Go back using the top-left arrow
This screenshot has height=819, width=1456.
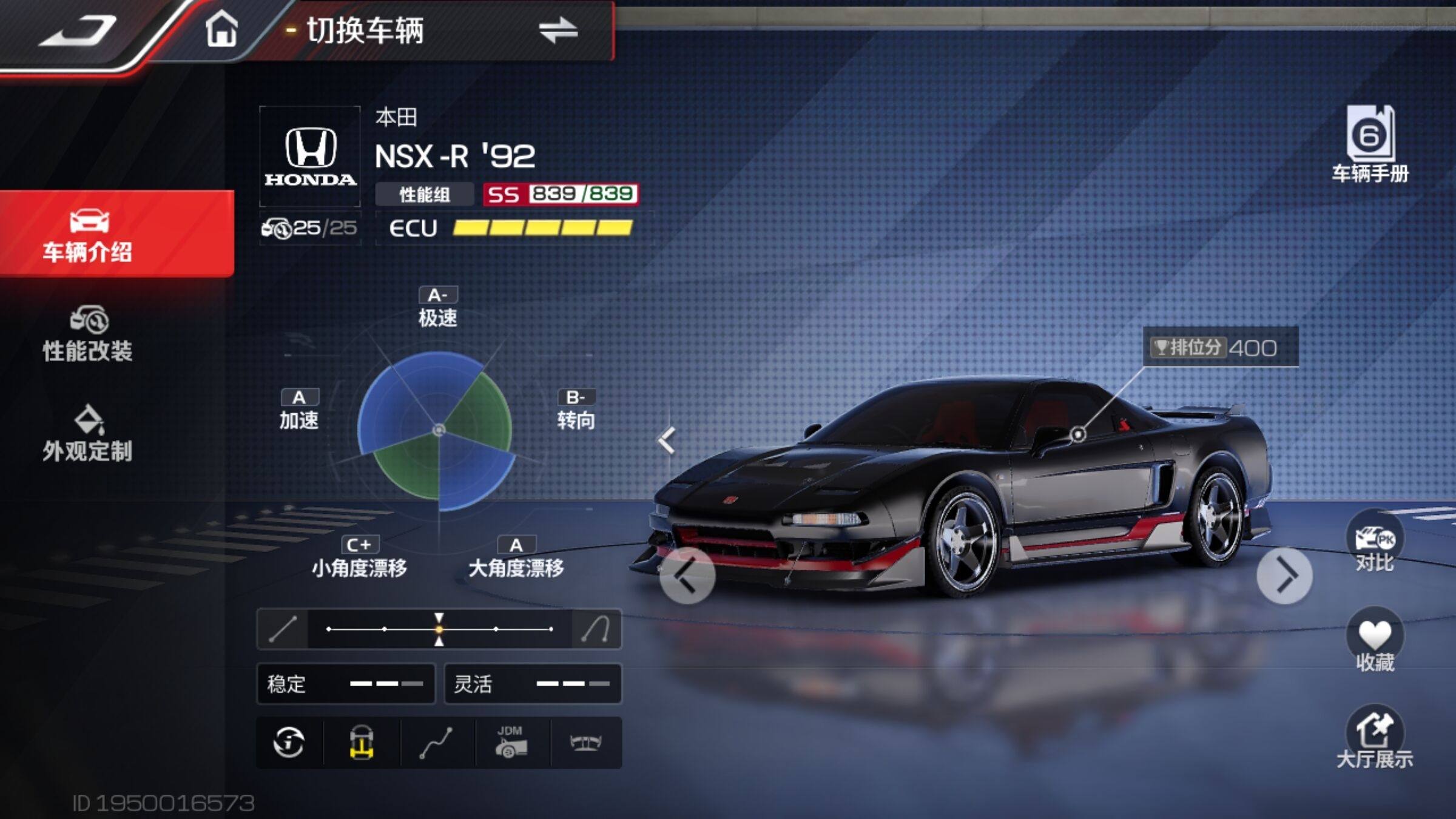pos(78,32)
